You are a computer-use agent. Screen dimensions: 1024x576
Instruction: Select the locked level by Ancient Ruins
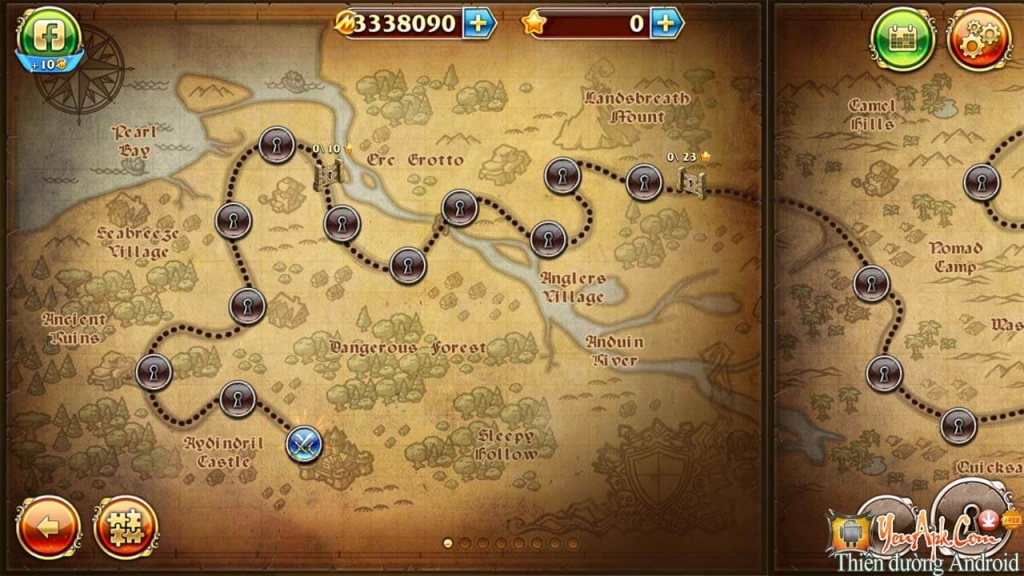click(153, 372)
